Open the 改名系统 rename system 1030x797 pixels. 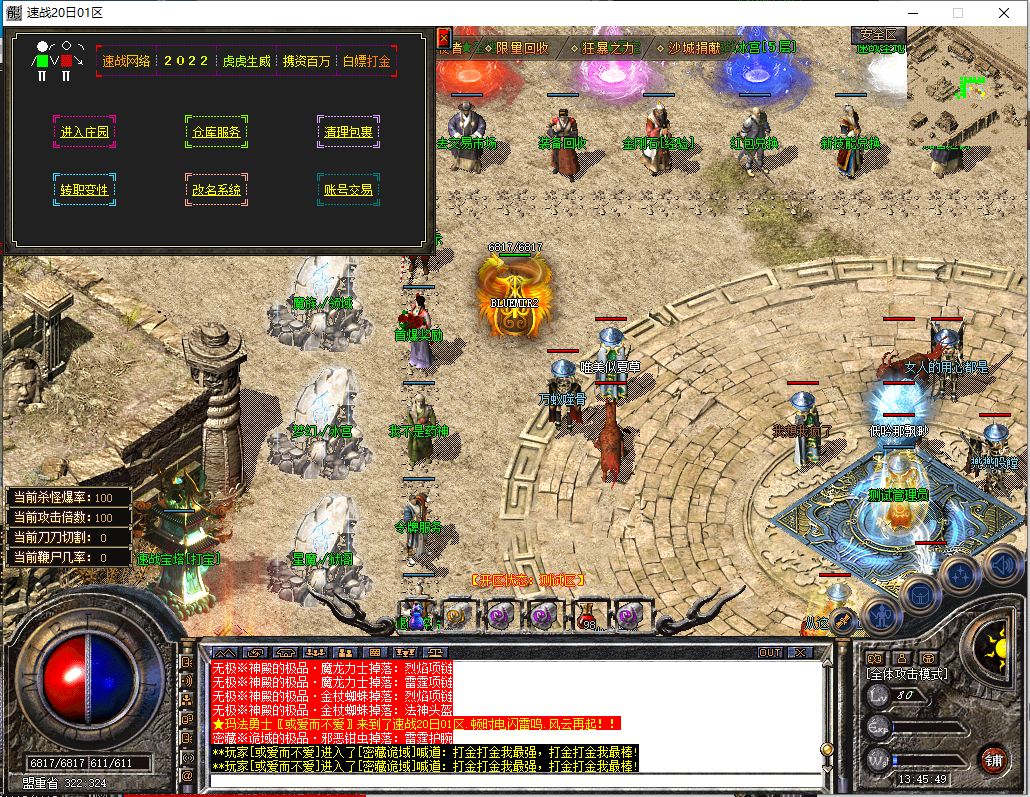[216, 189]
